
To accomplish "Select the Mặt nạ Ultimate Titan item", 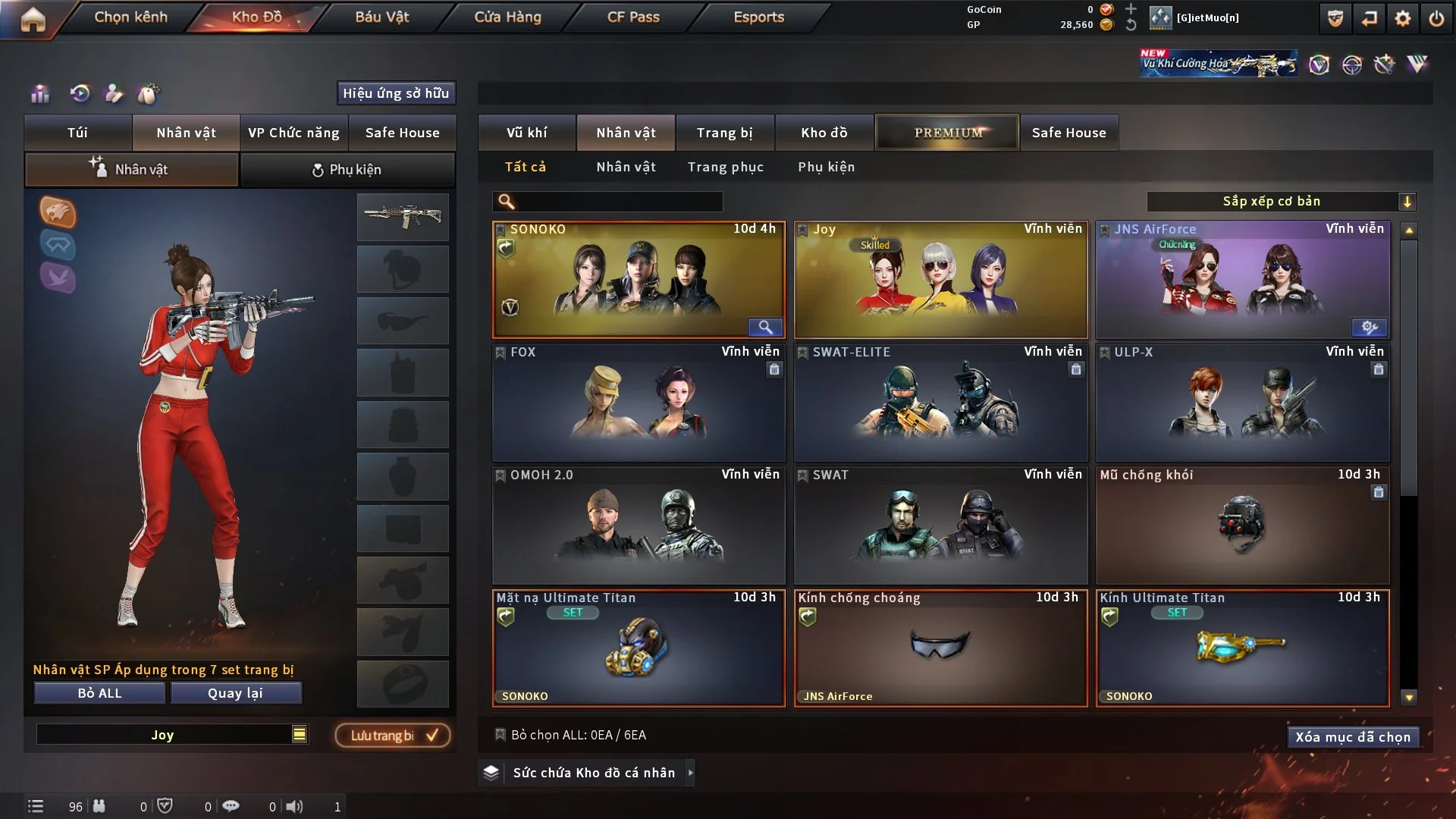I will point(639,648).
